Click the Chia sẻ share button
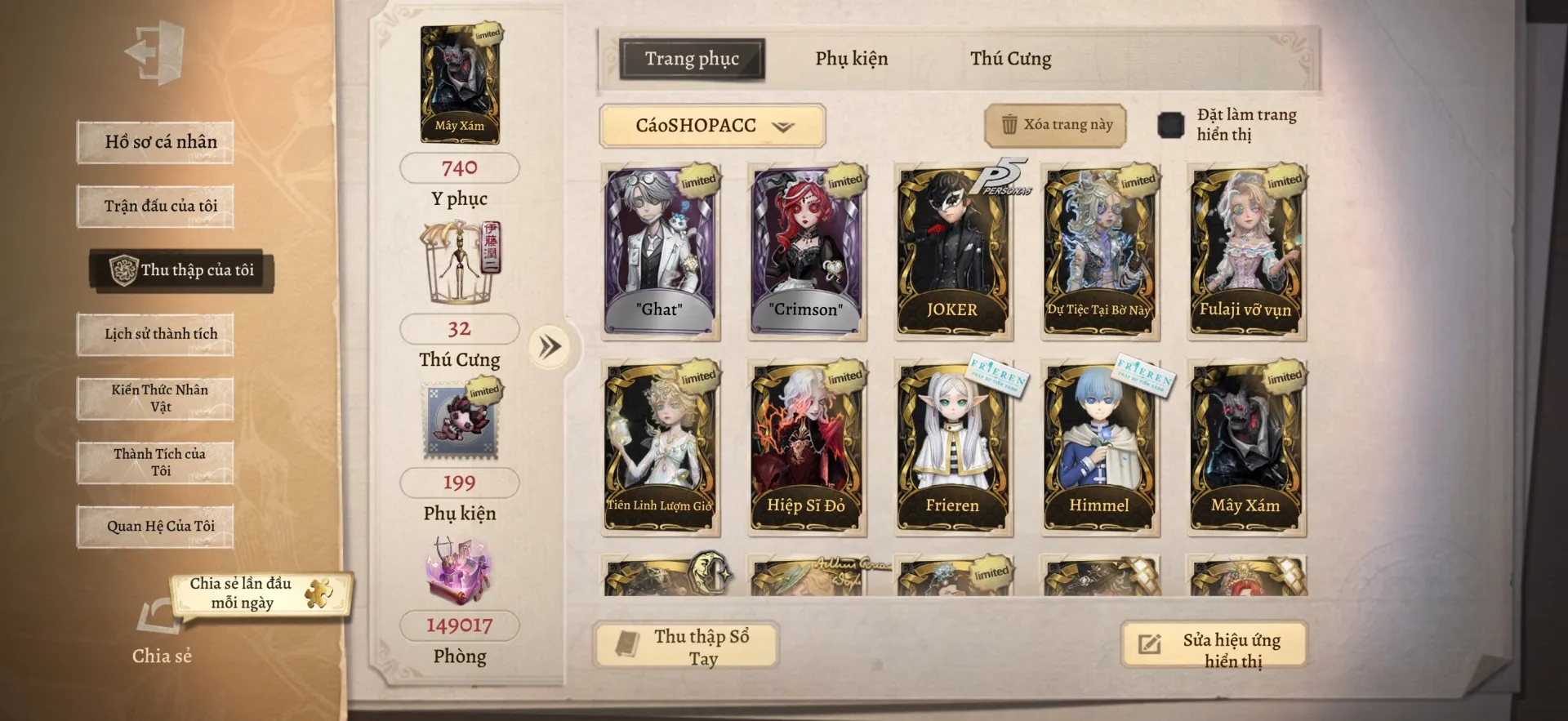The height and width of the screenshot is (721, 1568). click(x=161, y=629)
